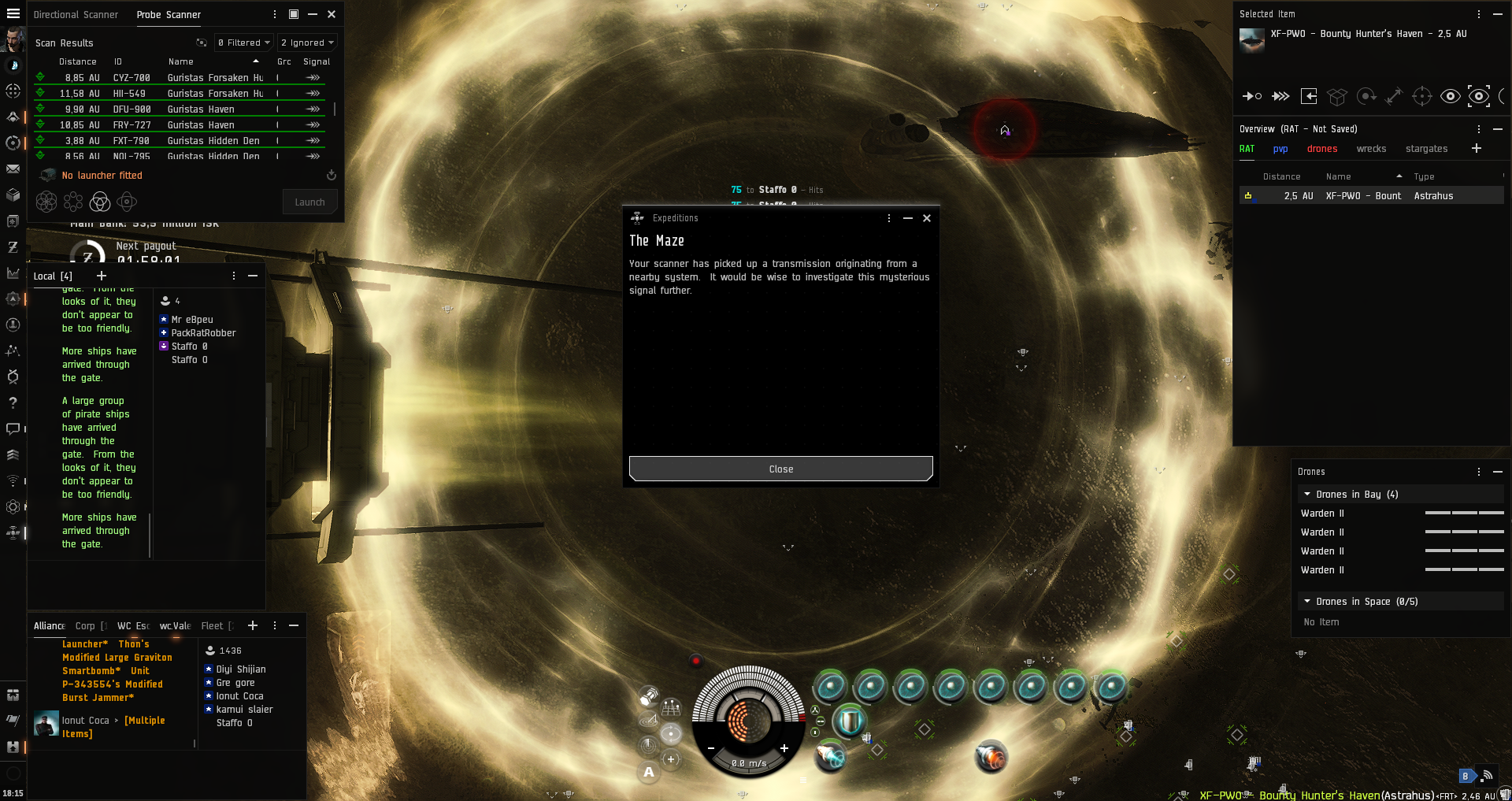This screenshot has width=1512, height=801.
Task: Open the wrecks overview tab
Action: [x=1371, y=149]
